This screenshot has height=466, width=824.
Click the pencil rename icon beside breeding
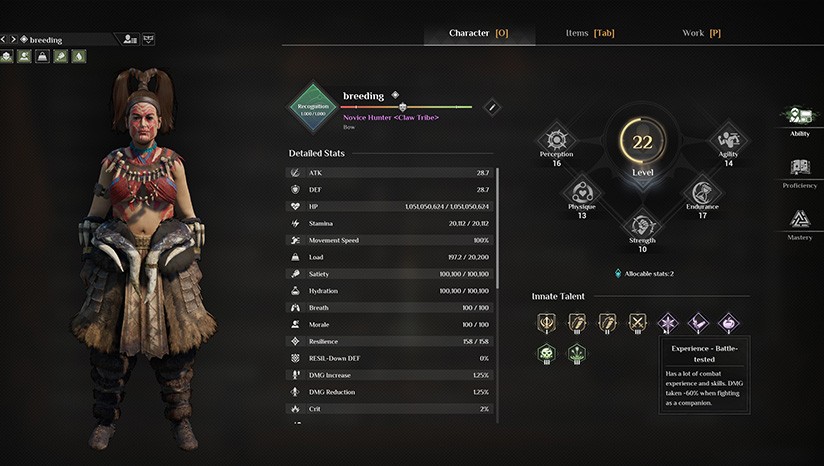point(491,107)
